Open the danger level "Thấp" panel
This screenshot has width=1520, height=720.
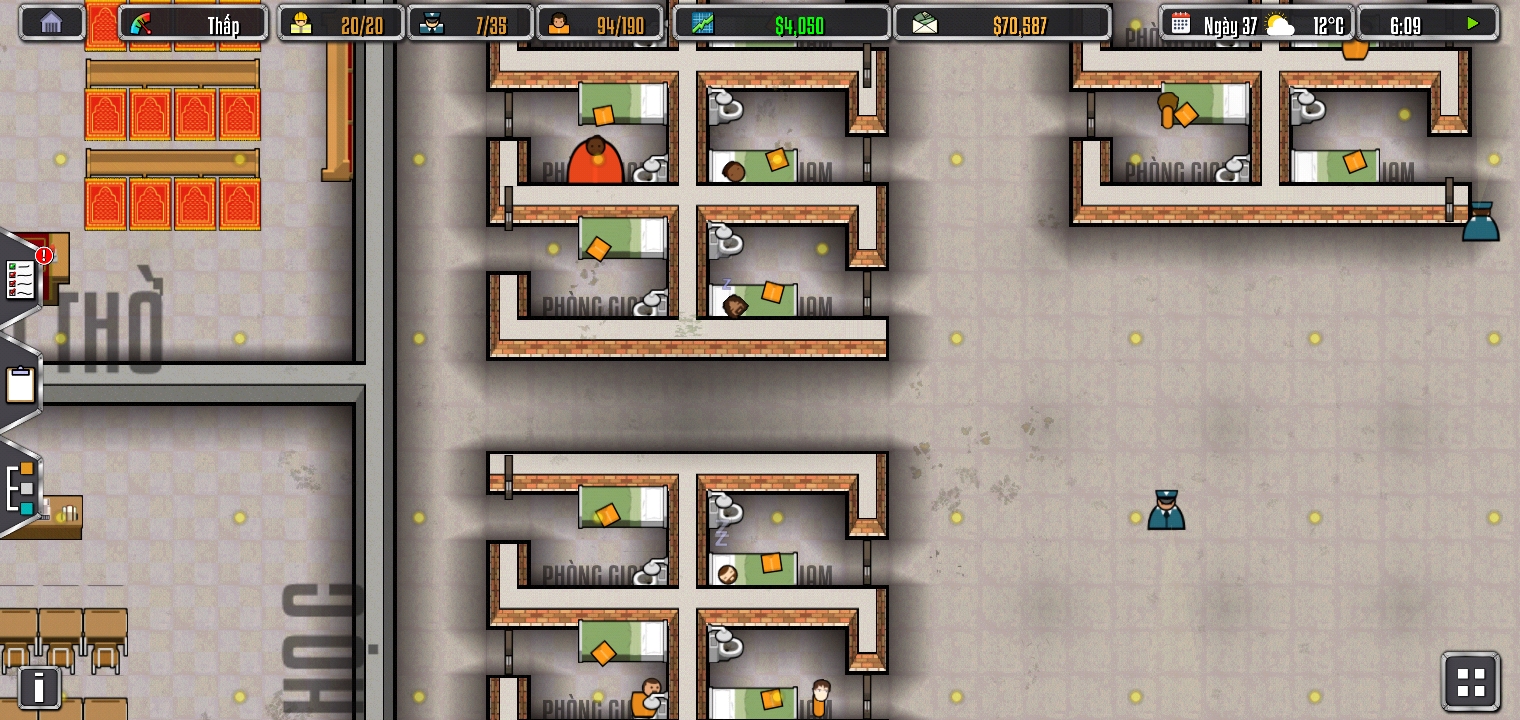point(194,24)
